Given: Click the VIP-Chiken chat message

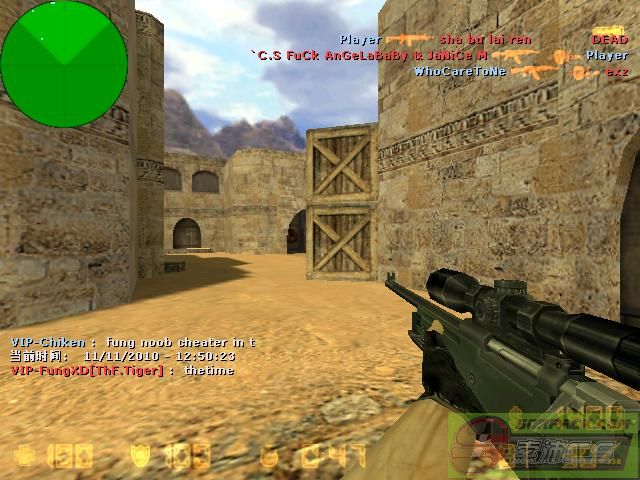Looking at the screenshot, I should [x=133, y=342].
